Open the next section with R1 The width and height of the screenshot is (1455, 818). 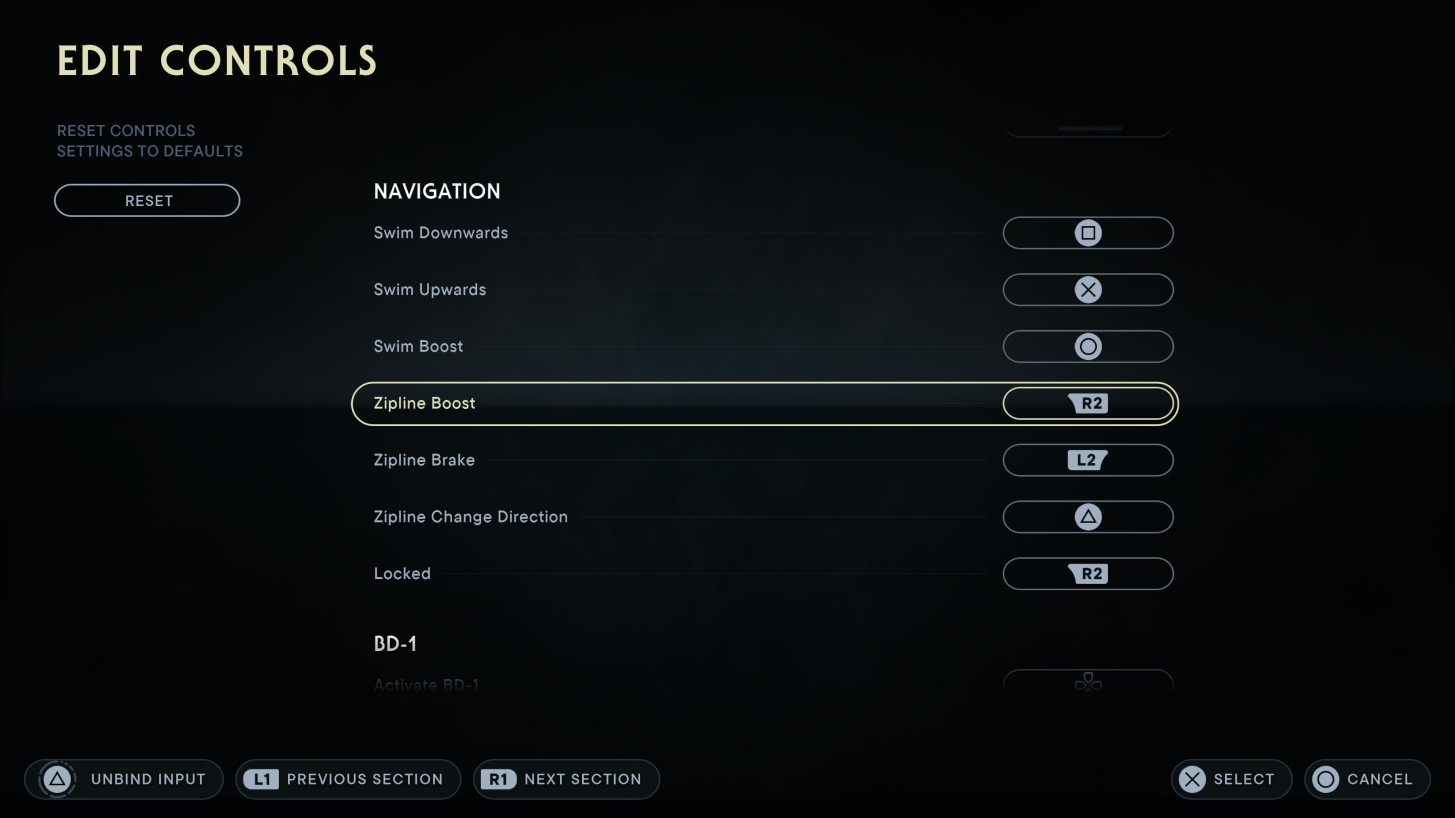(565, 779)
